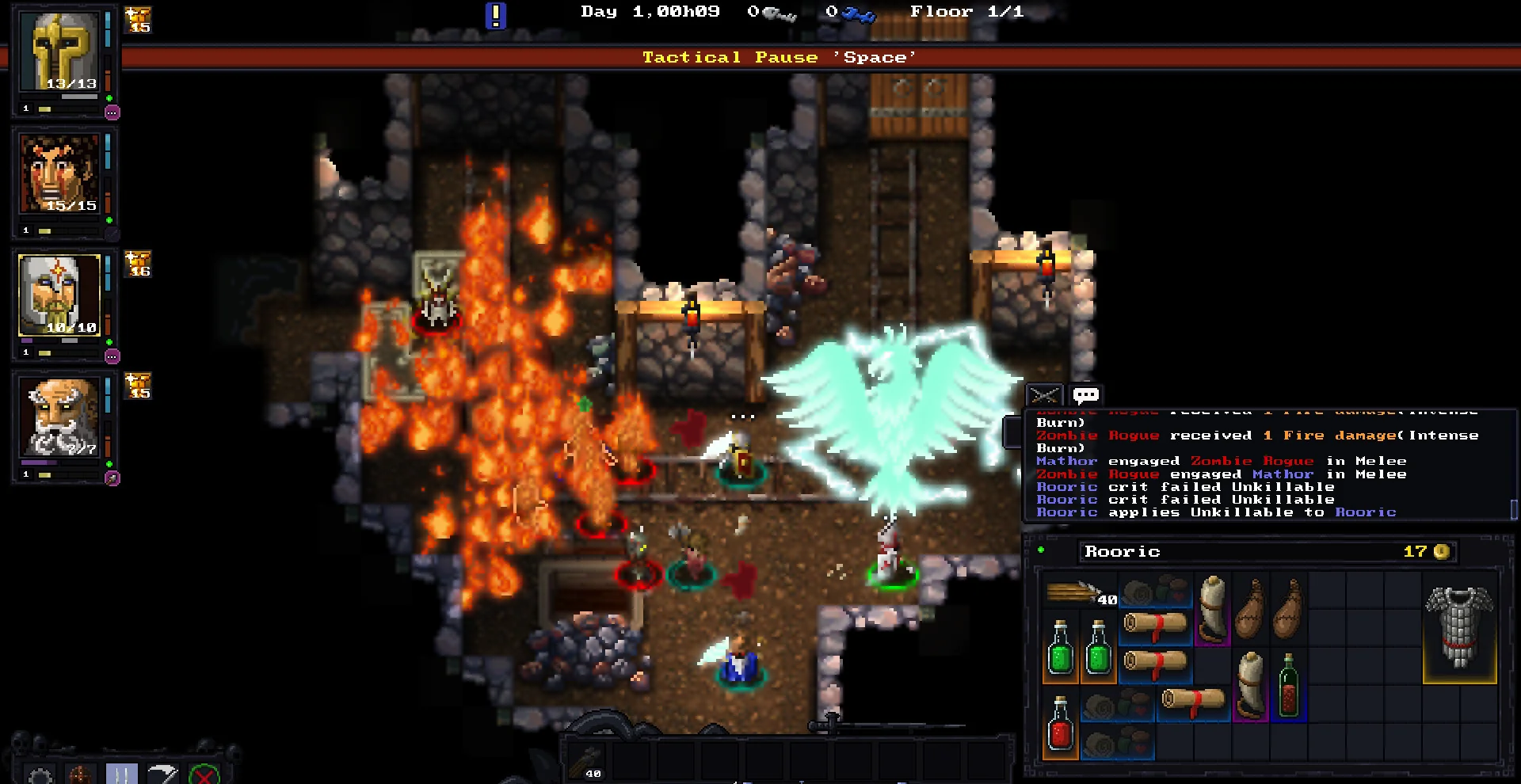Click the scythe icon in the toolbar
This screenshot has height=784, width=1521.
point(162,774)
